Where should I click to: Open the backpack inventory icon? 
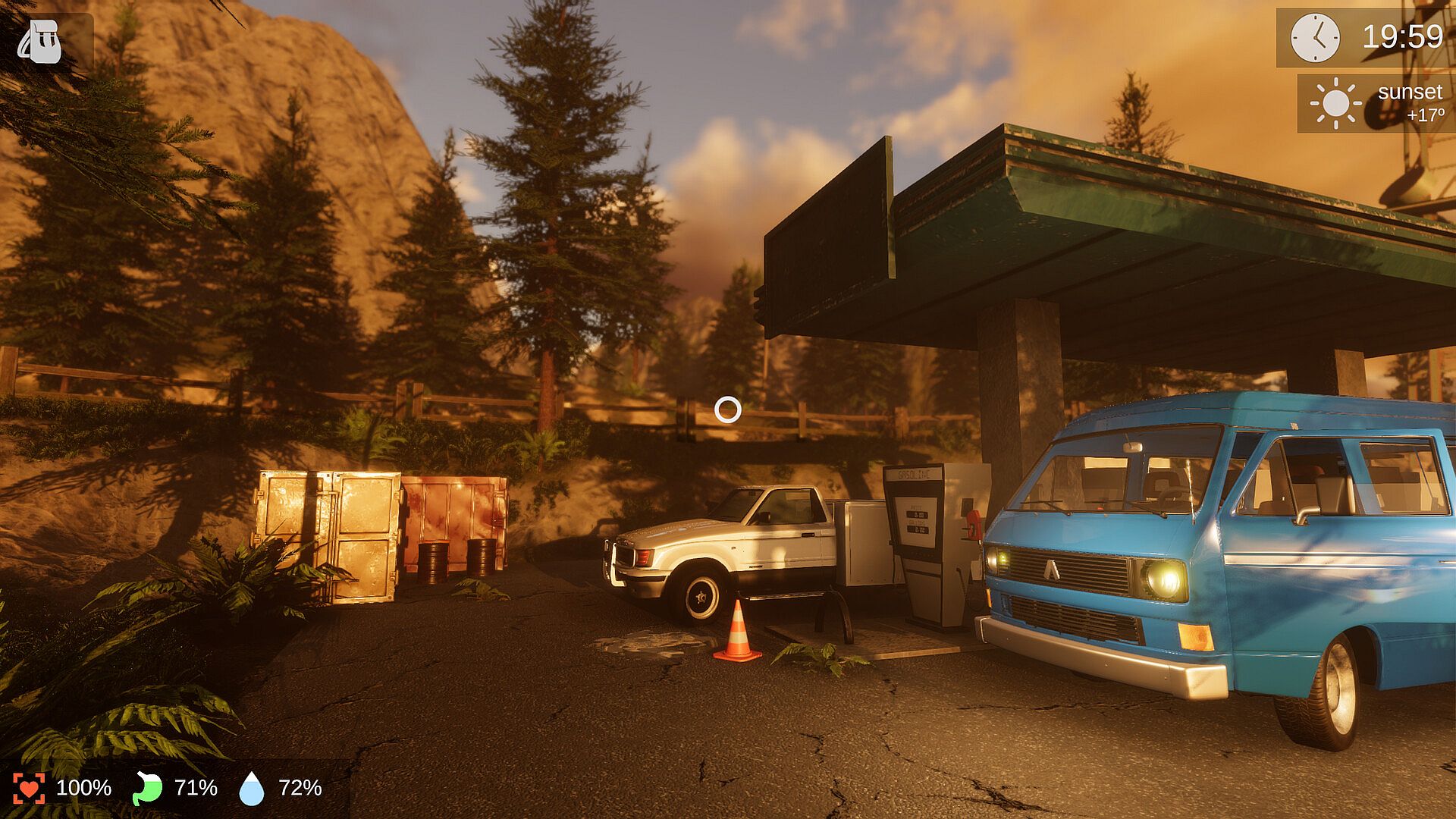41,42
